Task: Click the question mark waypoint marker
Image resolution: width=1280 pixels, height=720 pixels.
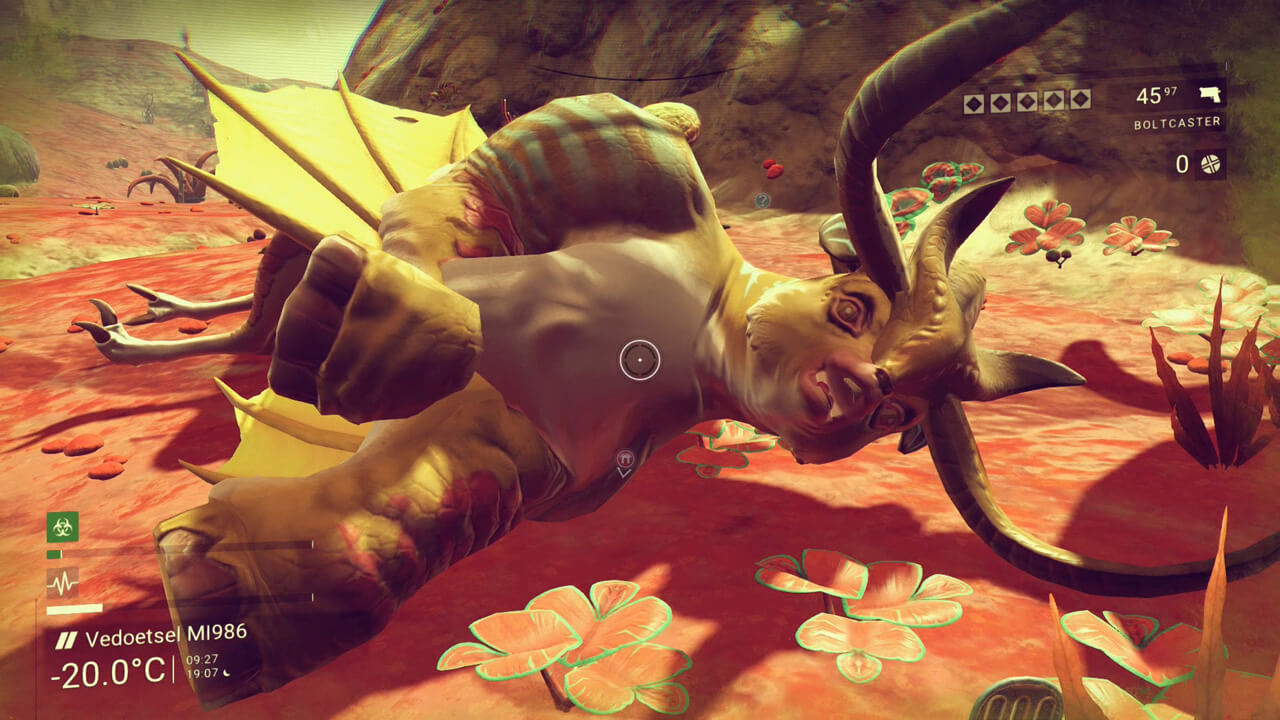Action: [x=763, y=200]
